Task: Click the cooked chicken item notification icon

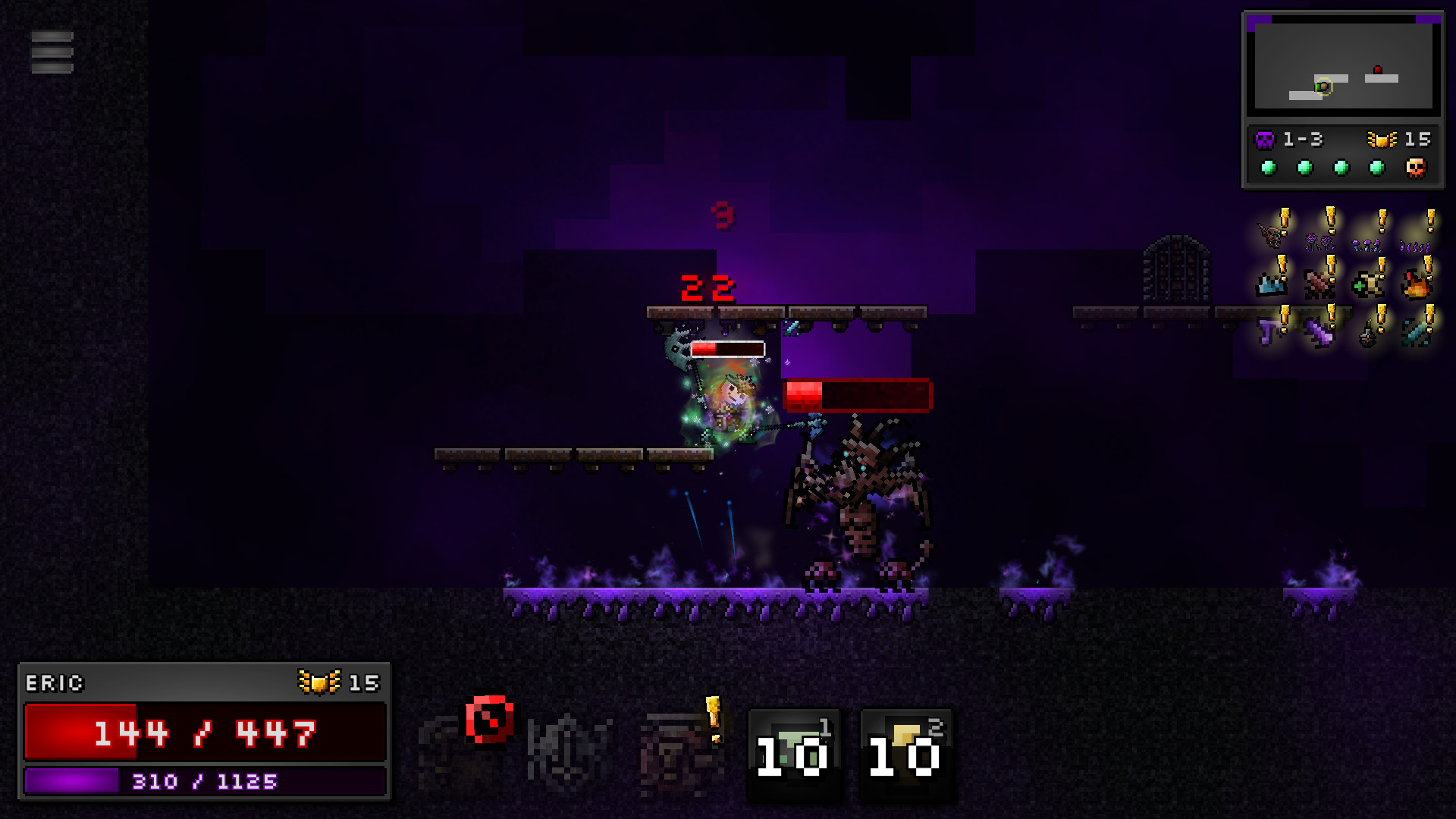Action: (x=1415, y=286)
